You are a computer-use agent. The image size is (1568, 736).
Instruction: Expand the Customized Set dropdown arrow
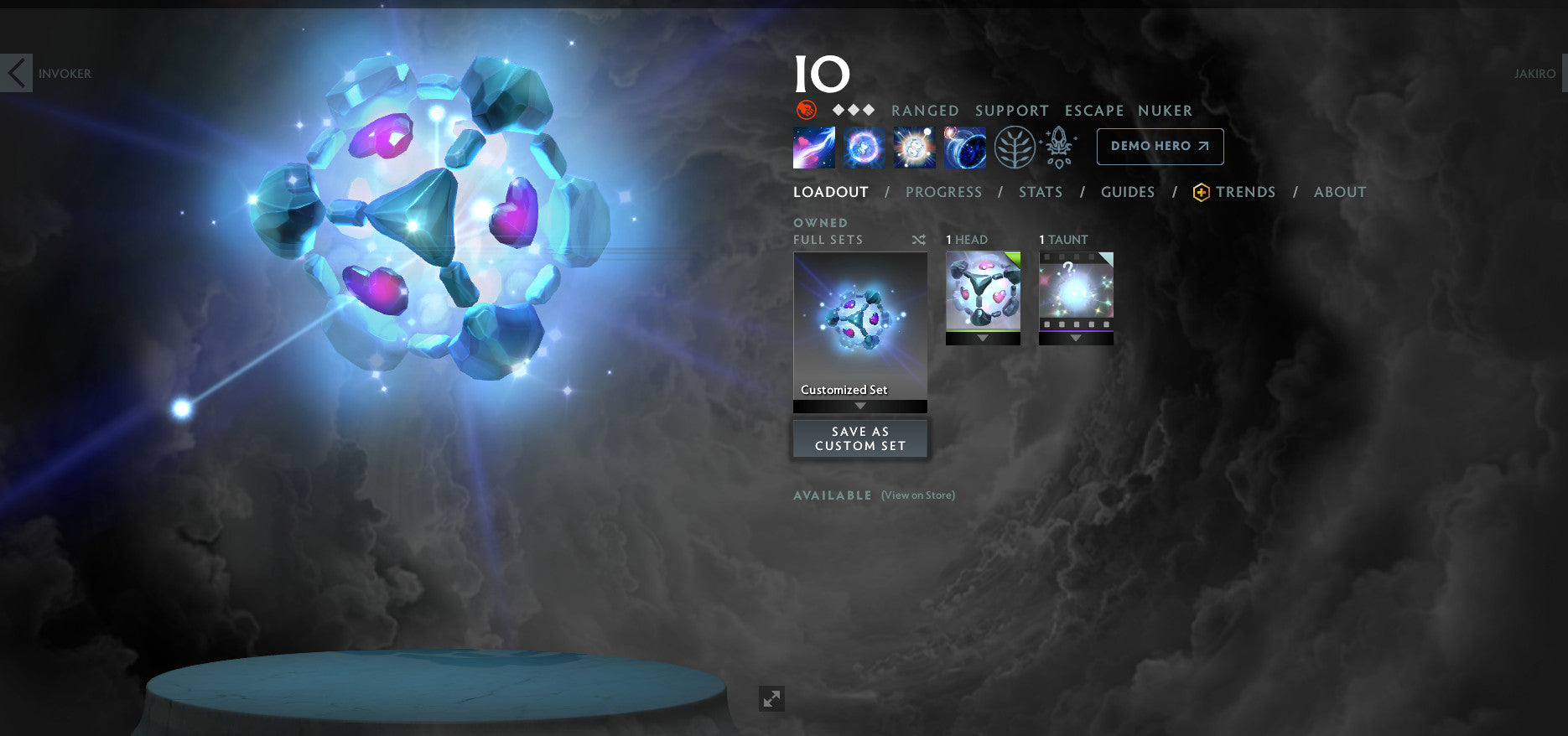coord(859,405)
